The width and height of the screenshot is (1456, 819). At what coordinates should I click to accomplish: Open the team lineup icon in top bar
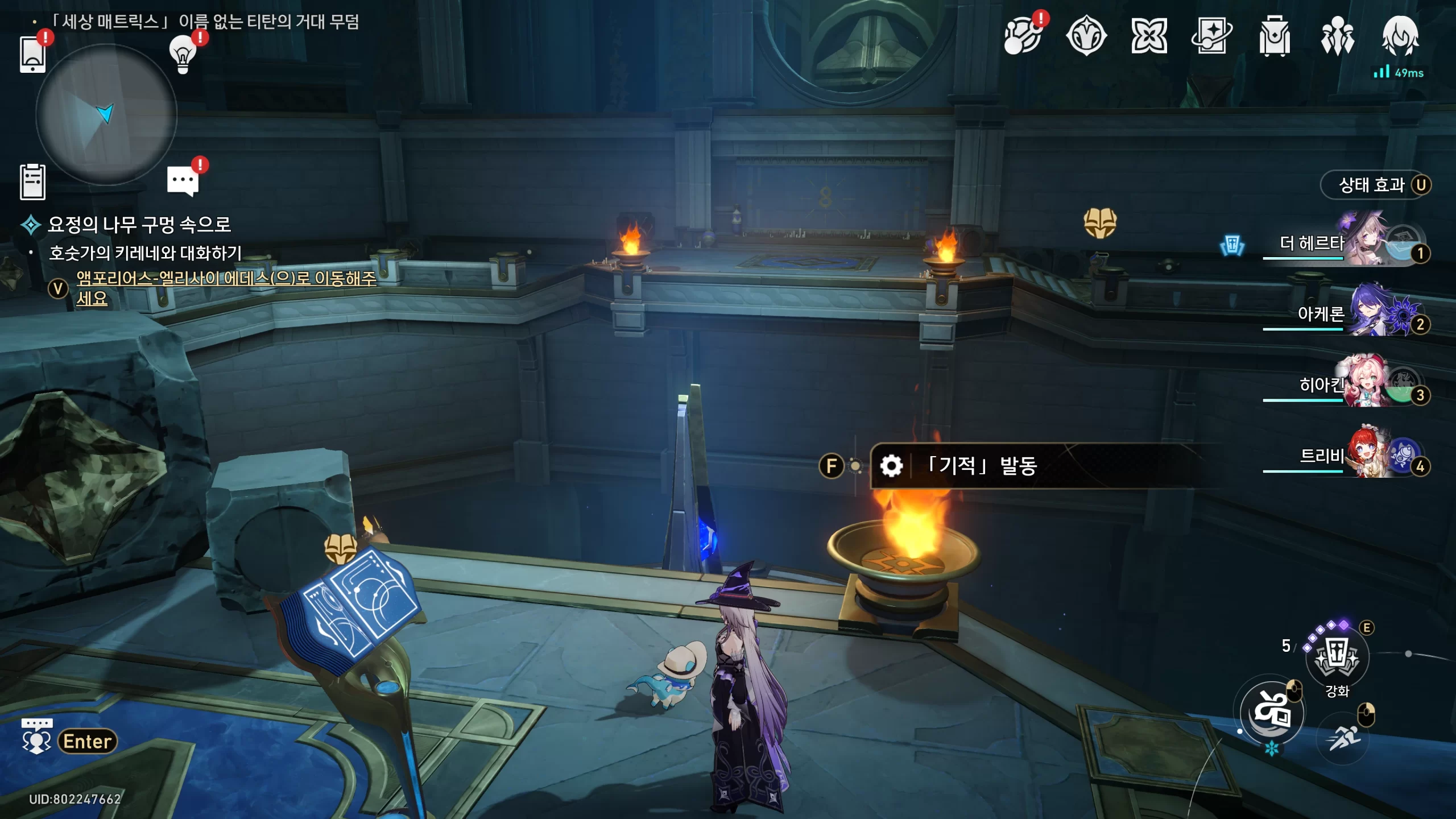1337,36
